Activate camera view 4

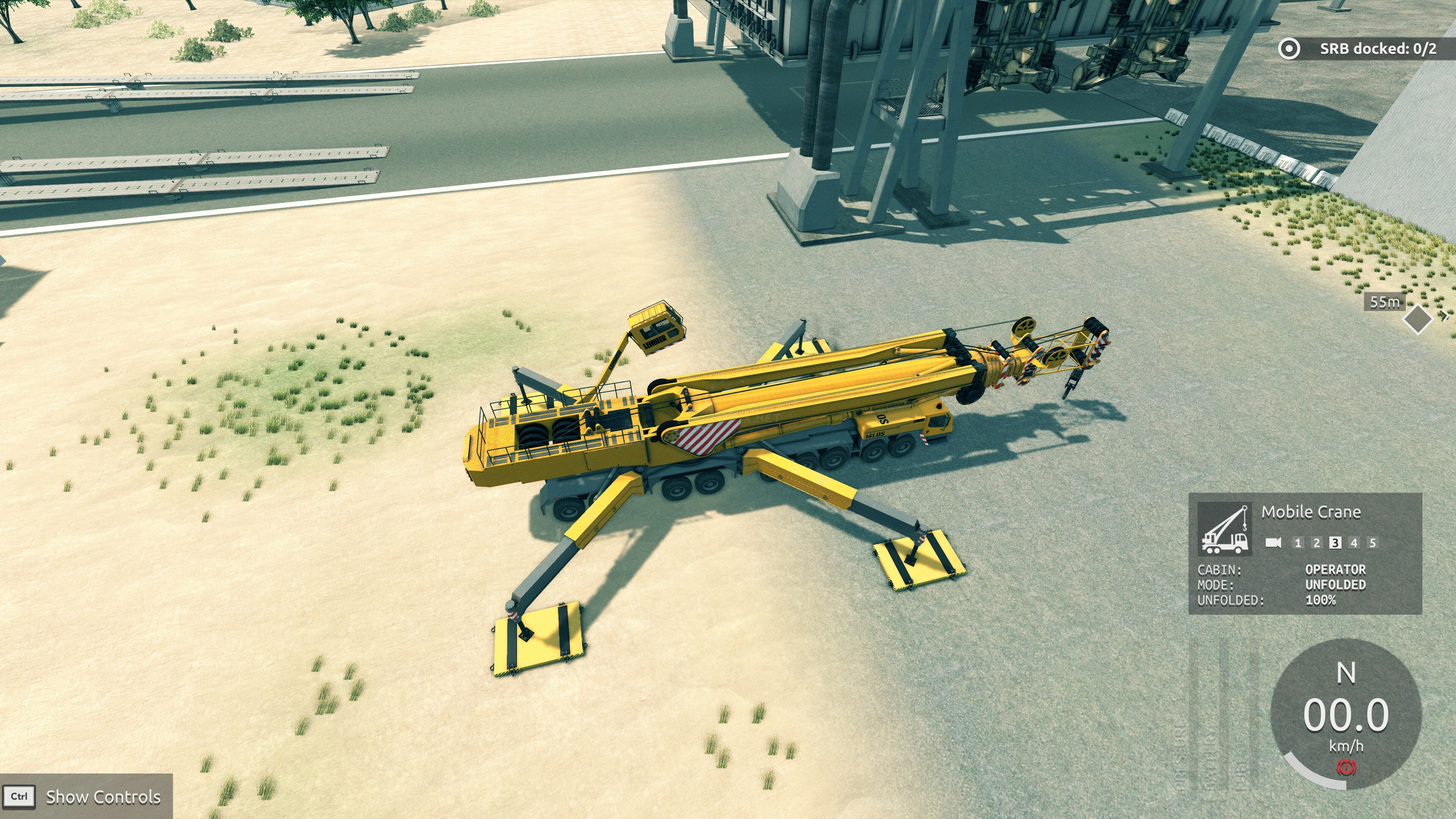1354,543
